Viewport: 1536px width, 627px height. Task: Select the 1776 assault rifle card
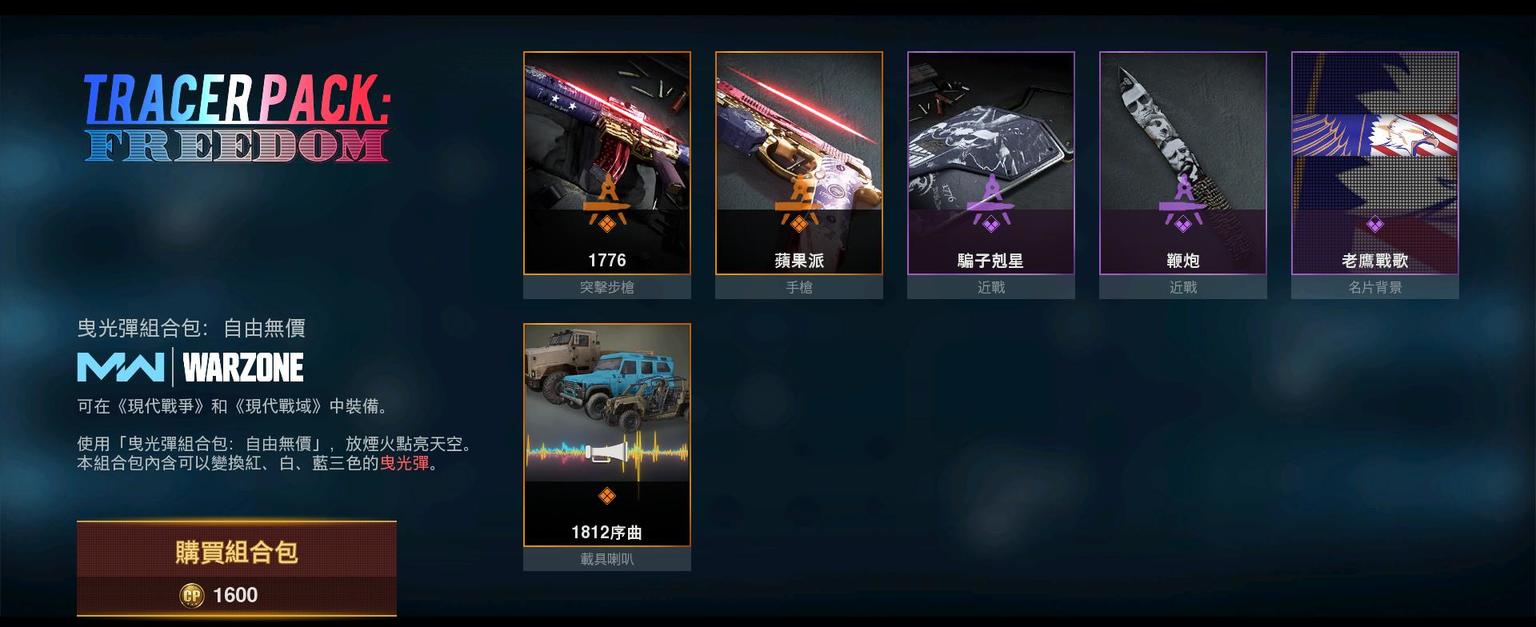tap(607, 163)
